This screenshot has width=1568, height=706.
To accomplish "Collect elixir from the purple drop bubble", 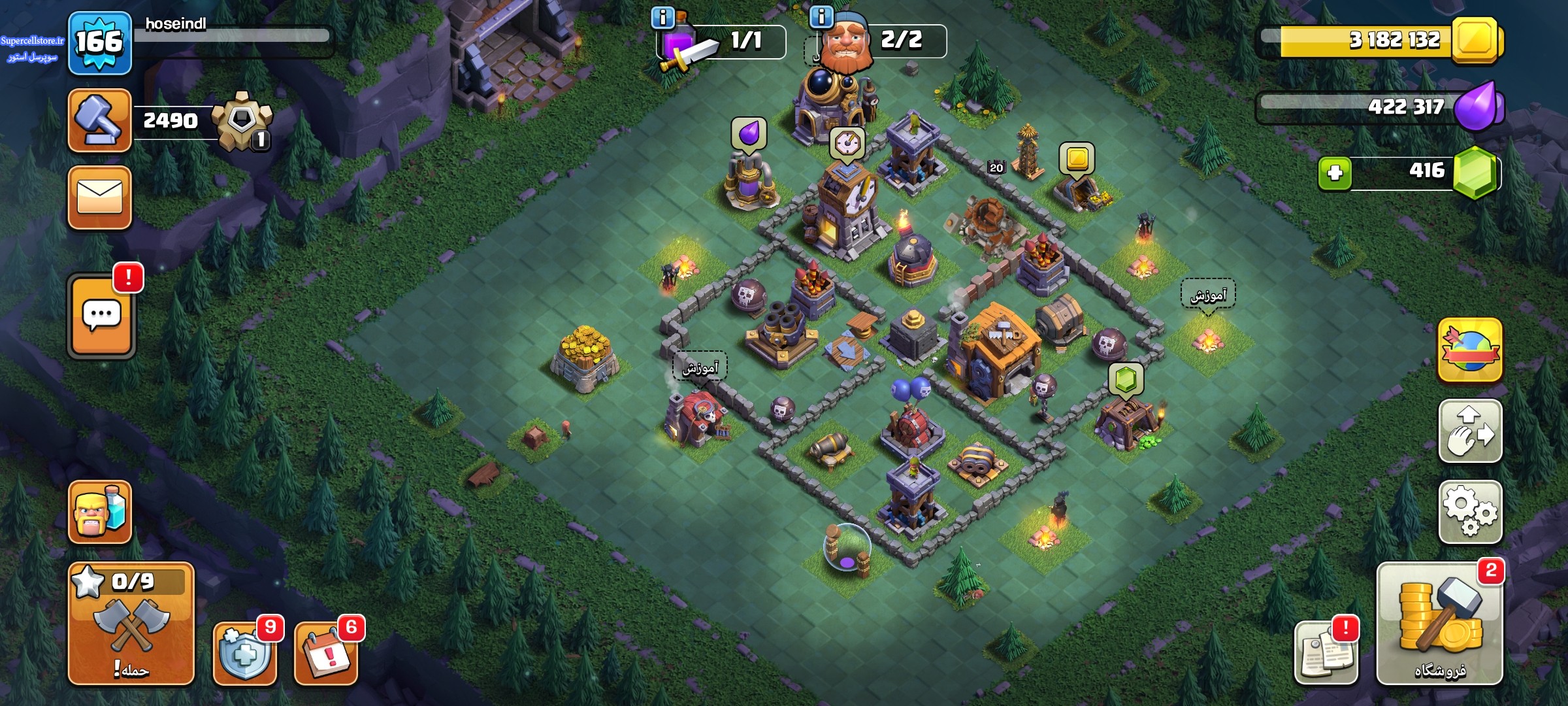I will coord(748,134).
